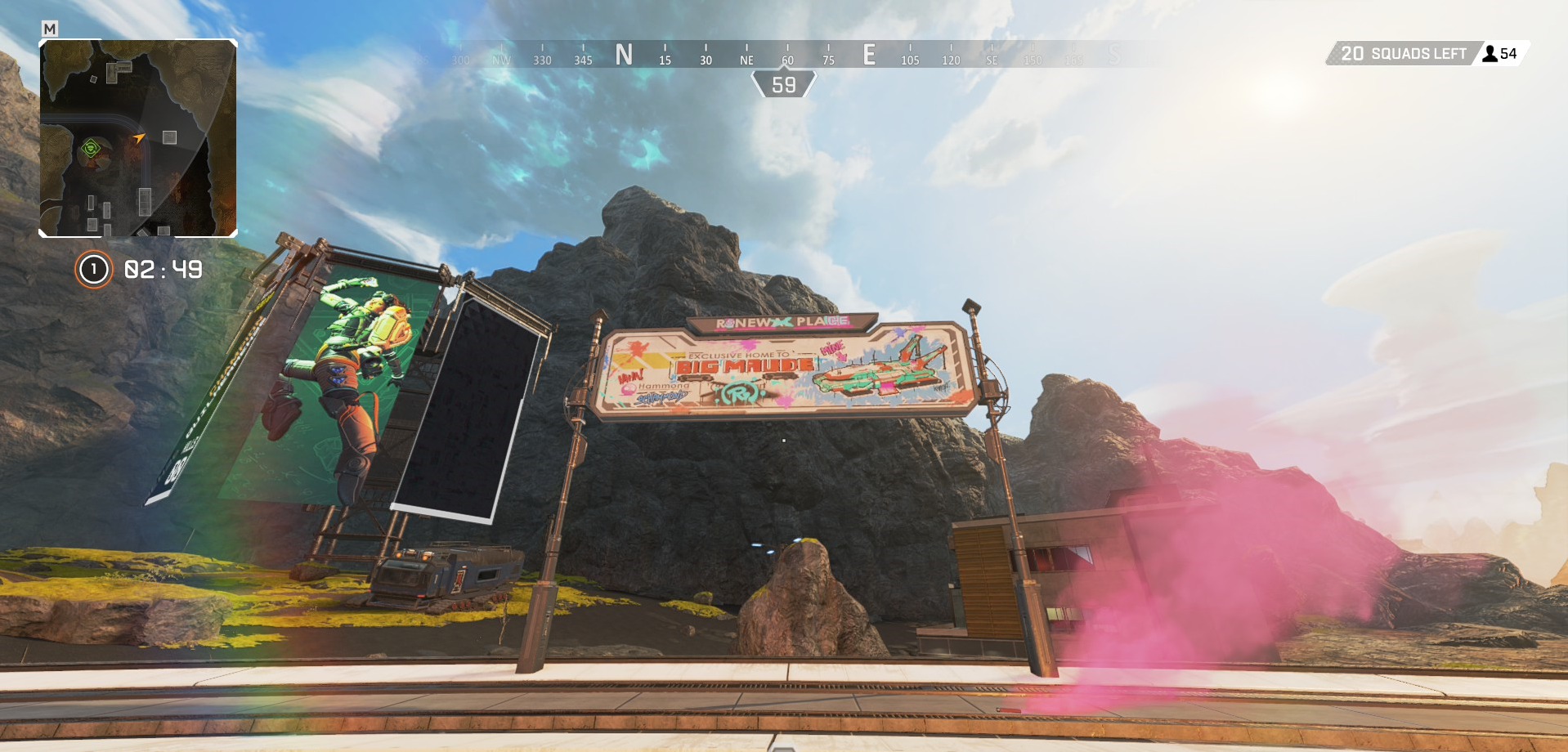Select the RENEW PLACE sign header
The width and height of the screenshot is (1568, 752).
pyautogui.click(x=783, y=322)
